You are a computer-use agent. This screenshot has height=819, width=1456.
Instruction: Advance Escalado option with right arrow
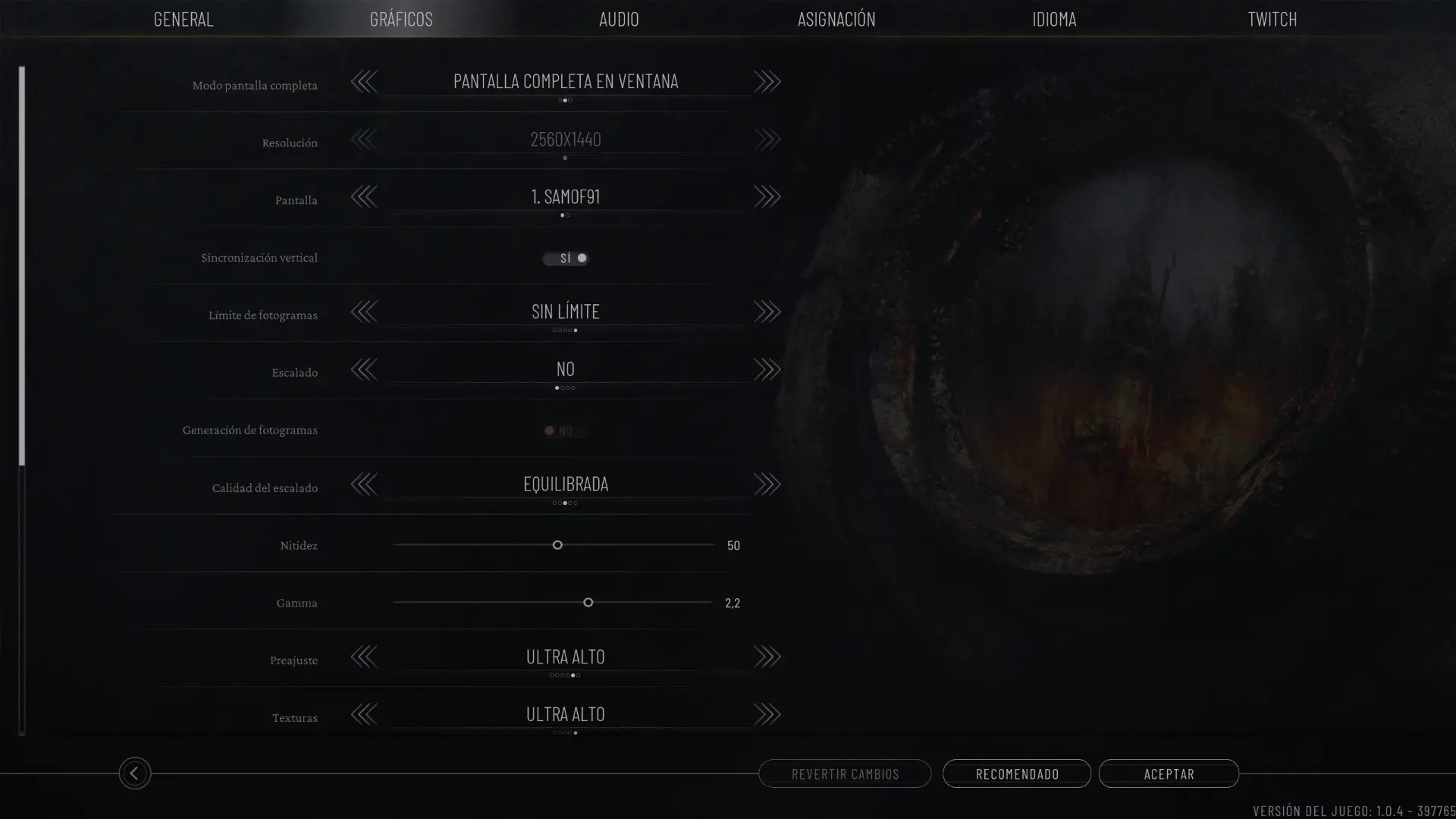pos(767,369)
